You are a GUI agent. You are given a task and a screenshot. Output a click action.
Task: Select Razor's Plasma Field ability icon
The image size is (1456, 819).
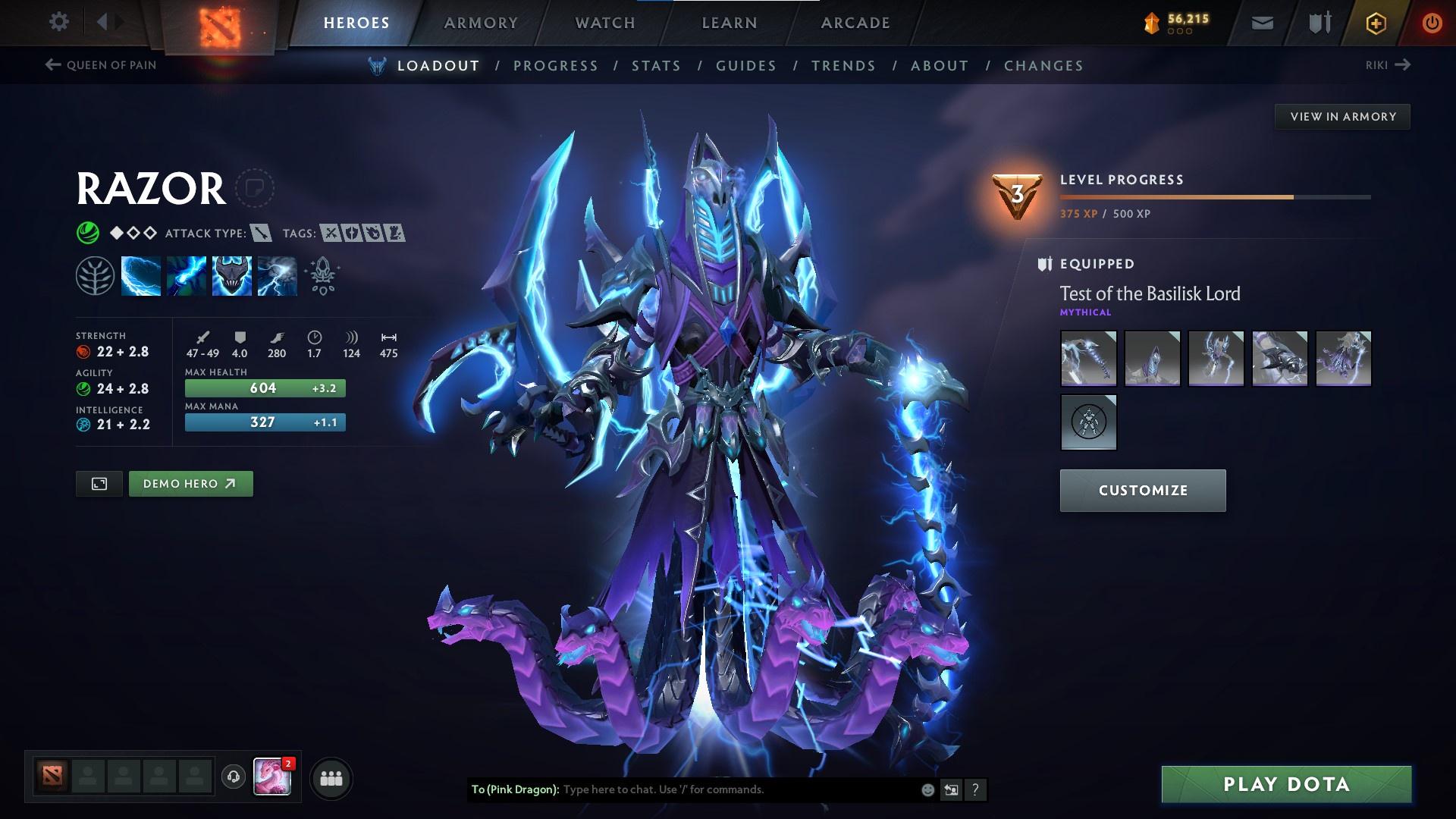click(x=141, y=275)
